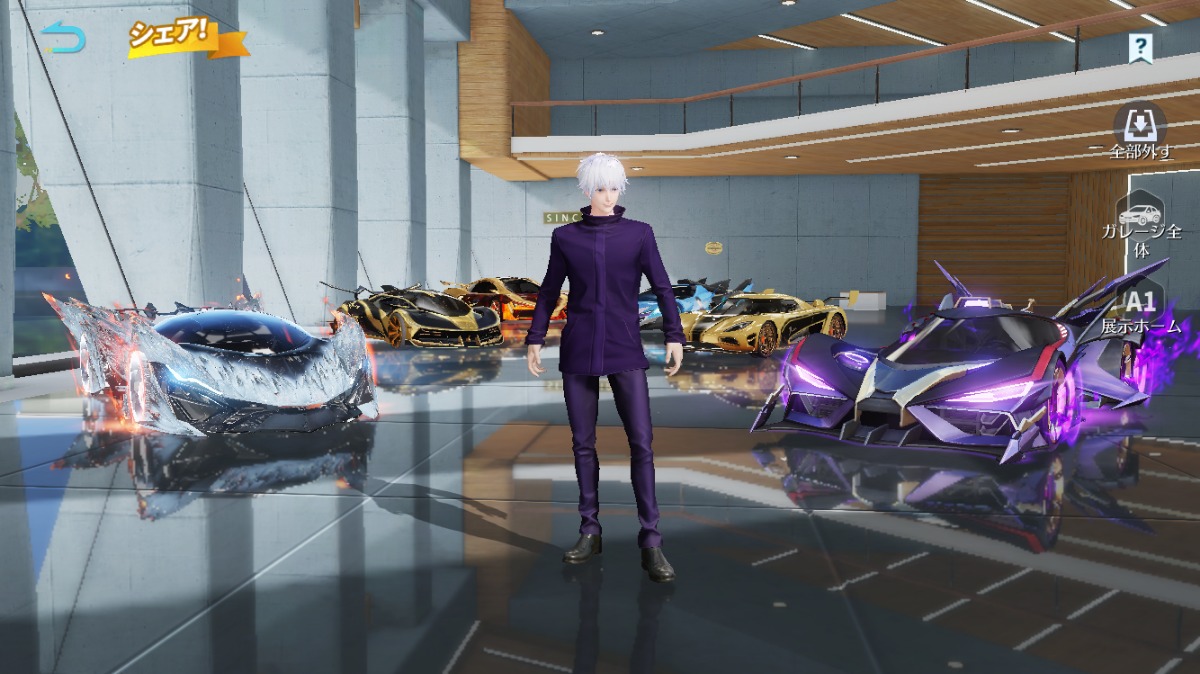Go back using the blue return arrow

65,38
